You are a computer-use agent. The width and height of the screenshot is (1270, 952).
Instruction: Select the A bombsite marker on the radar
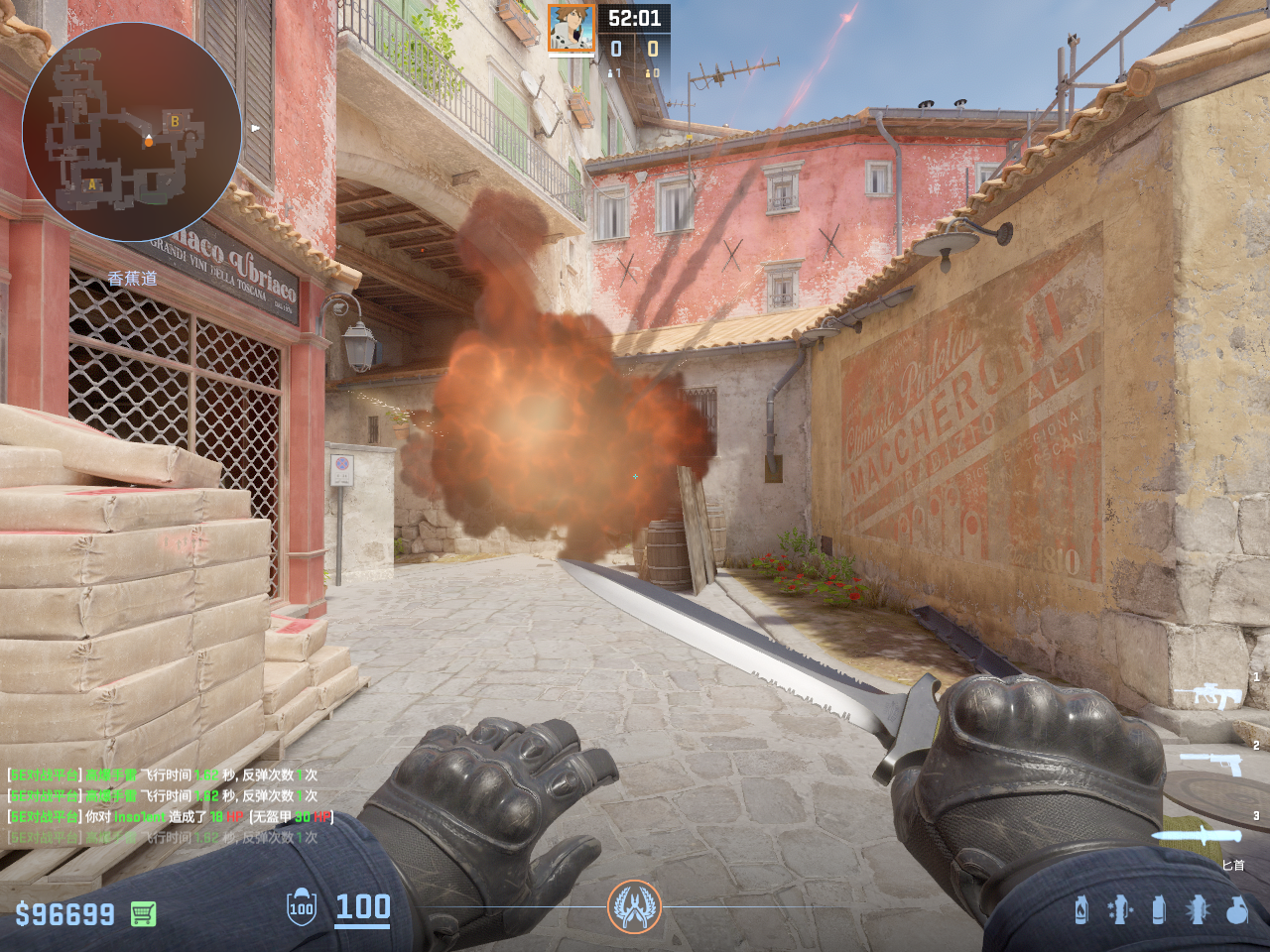click(x=92, y=184)
